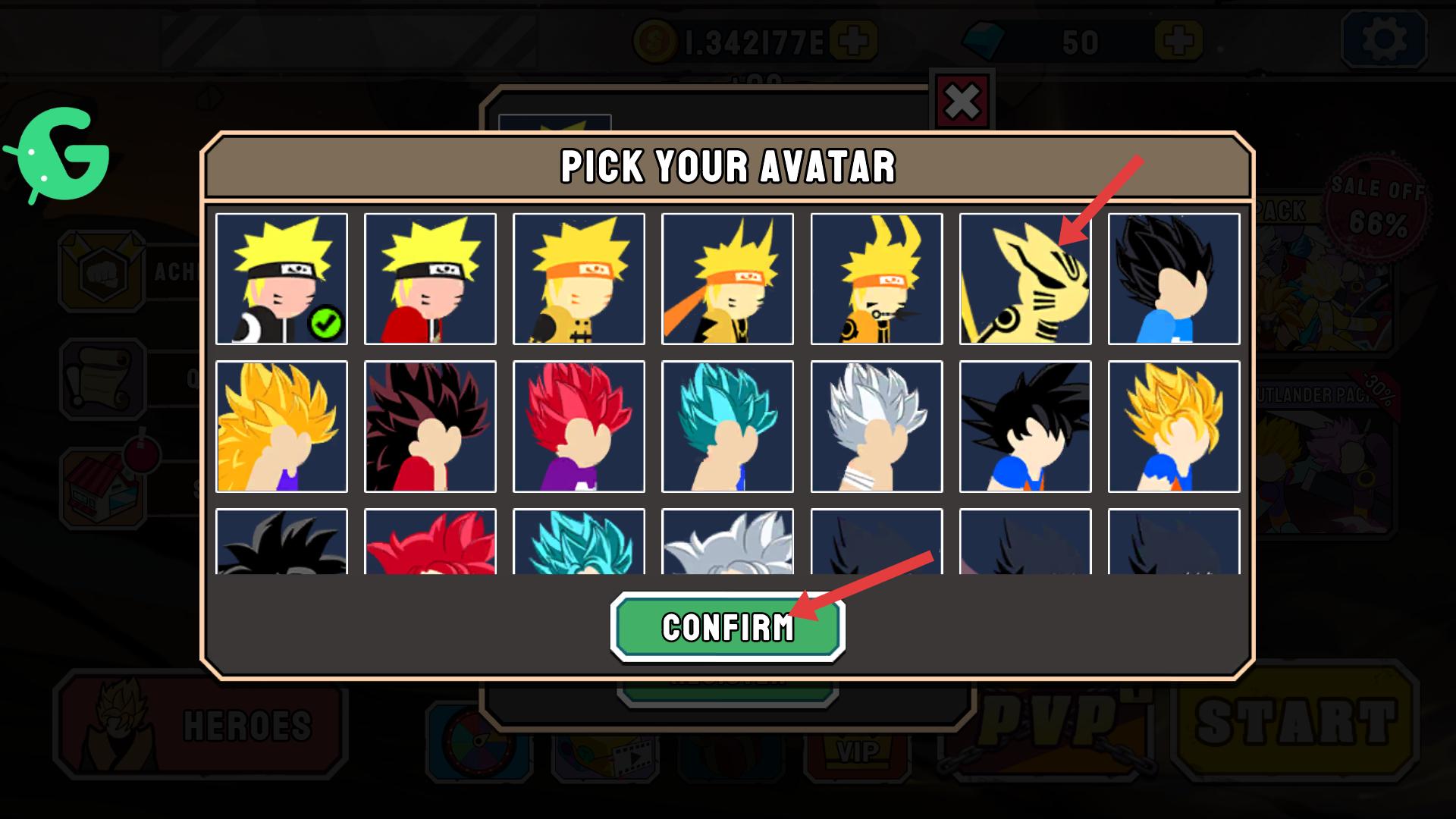
Task: Select the red-haired avatar in purple outfit
Action: (x=579, y=427)
